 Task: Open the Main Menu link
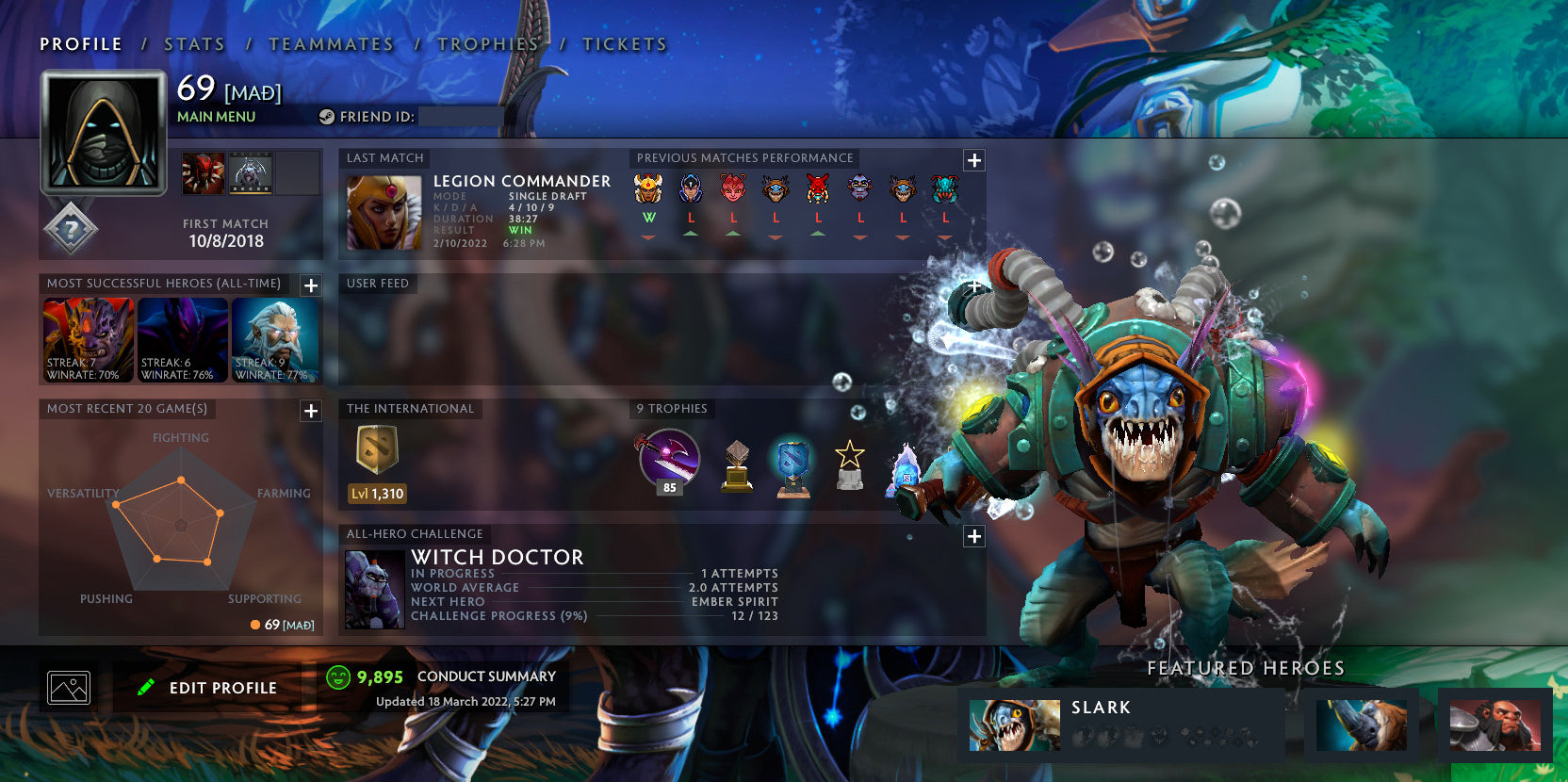[215, 117]
